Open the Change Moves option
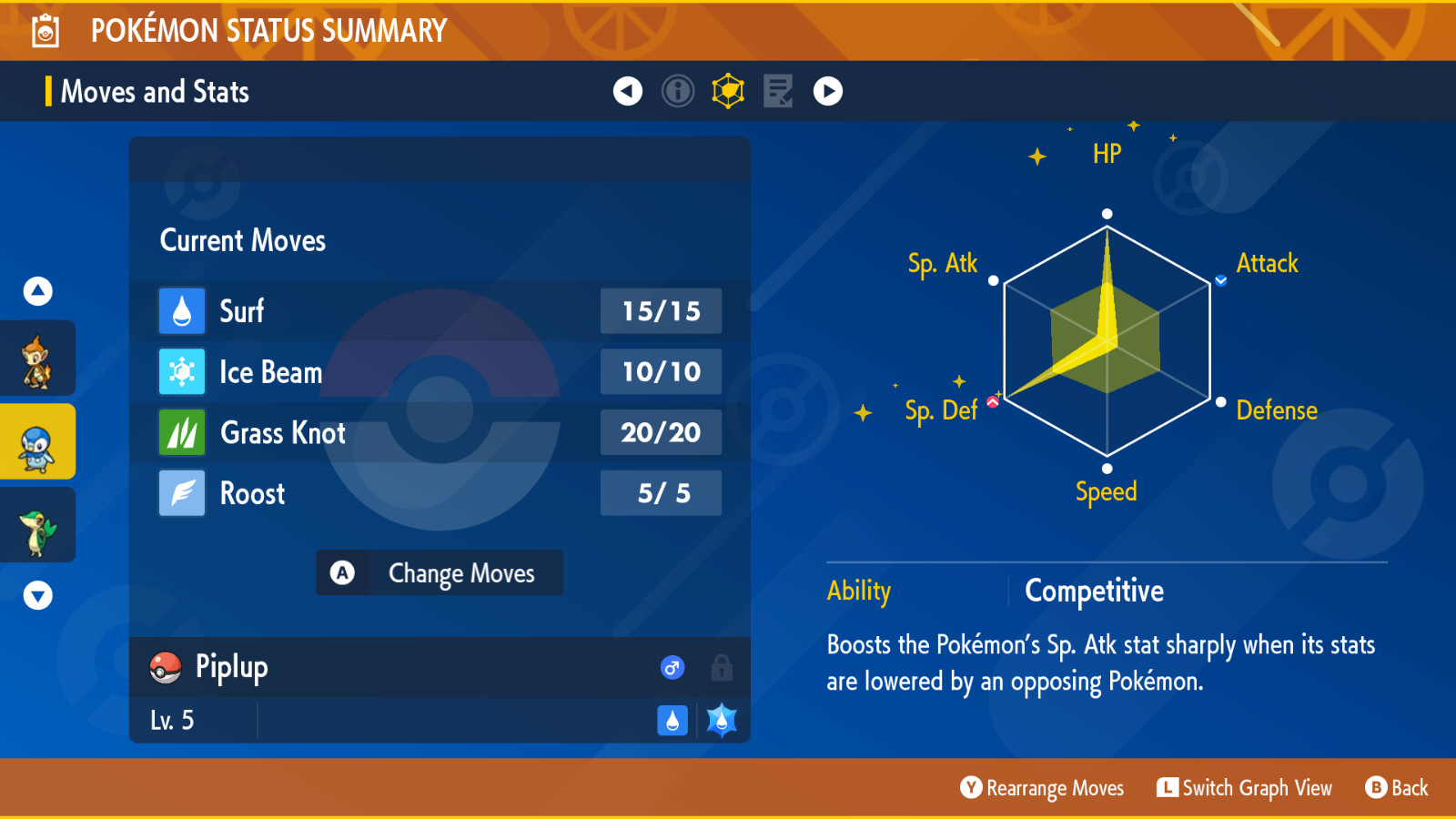The height and width of the screenshot is (819, 1456). pos(440,573)
